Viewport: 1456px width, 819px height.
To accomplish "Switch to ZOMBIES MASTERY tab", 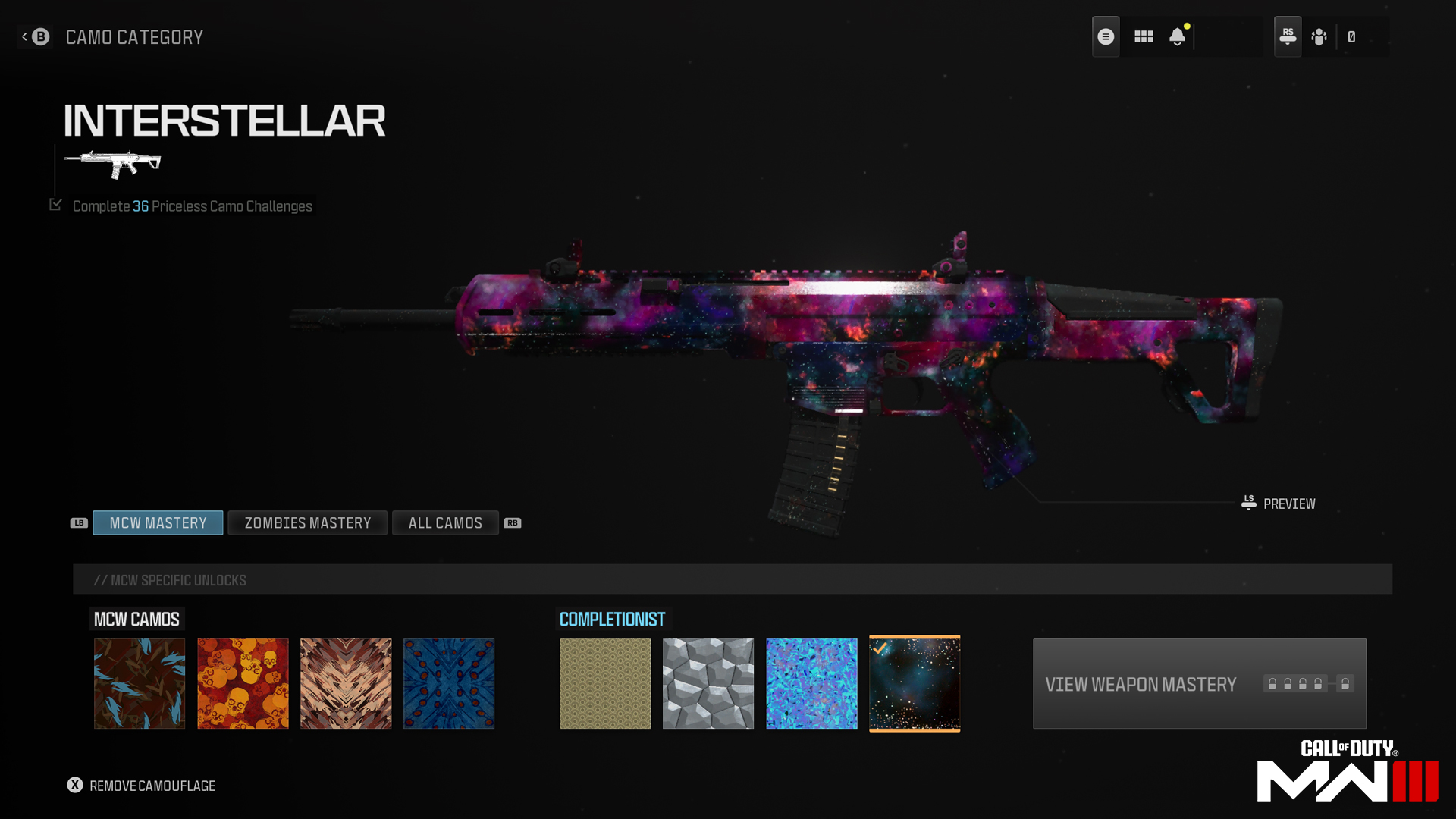I will pos(307,522).
